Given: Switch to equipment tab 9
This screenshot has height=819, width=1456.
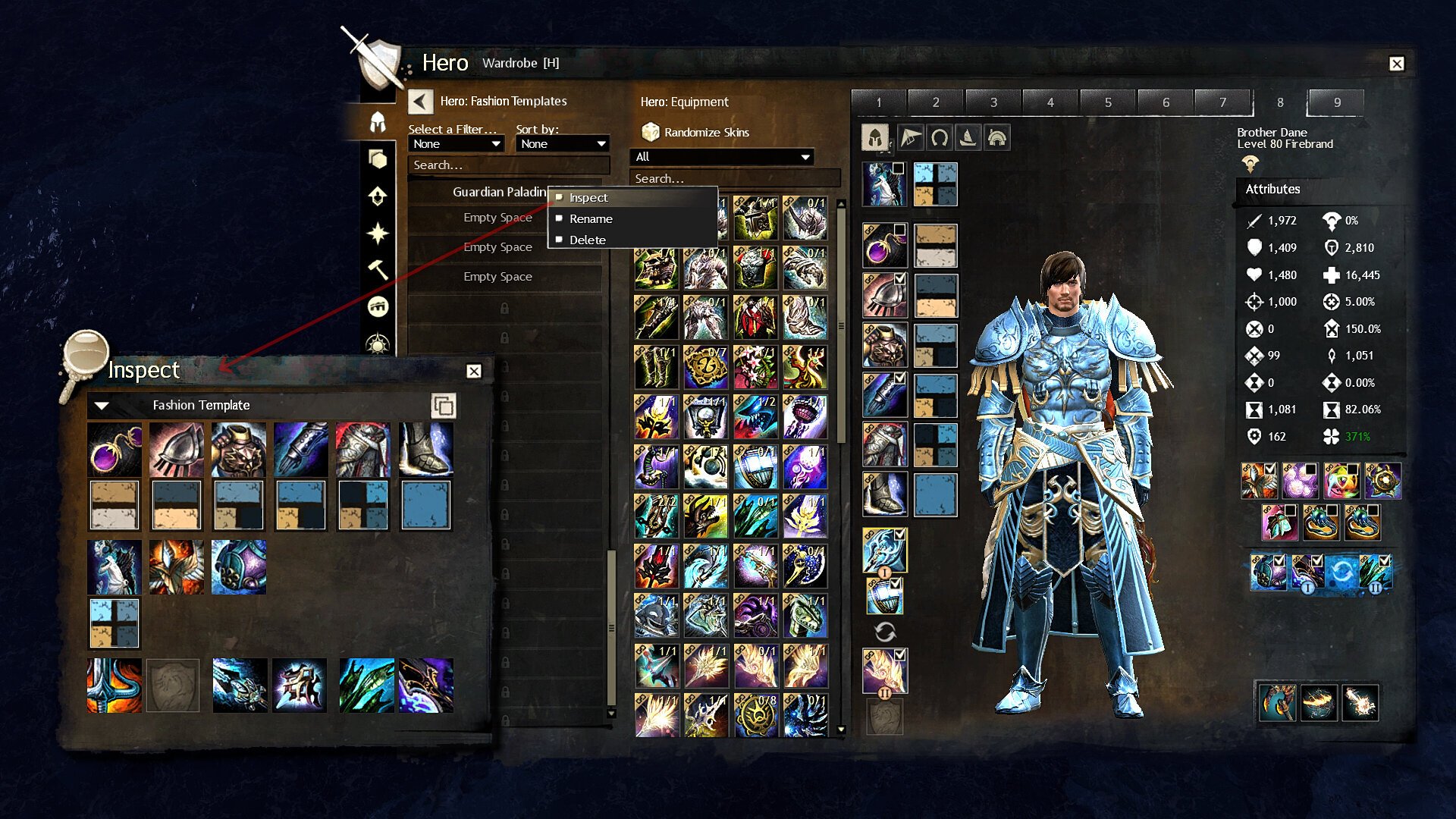Looking at the screenshot, I should [1336, 102].
